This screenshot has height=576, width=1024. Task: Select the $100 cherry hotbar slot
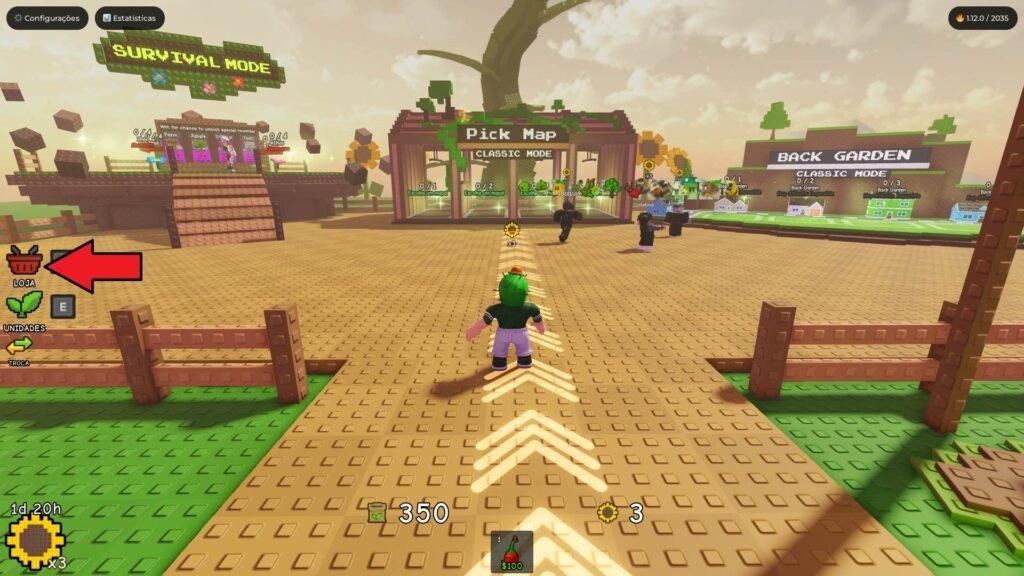tap(512, 551)
